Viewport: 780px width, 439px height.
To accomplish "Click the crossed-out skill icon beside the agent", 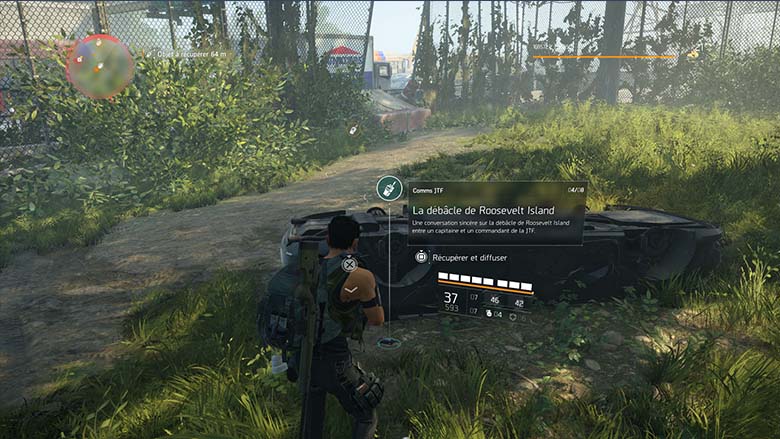I will [x=349, y=265].
